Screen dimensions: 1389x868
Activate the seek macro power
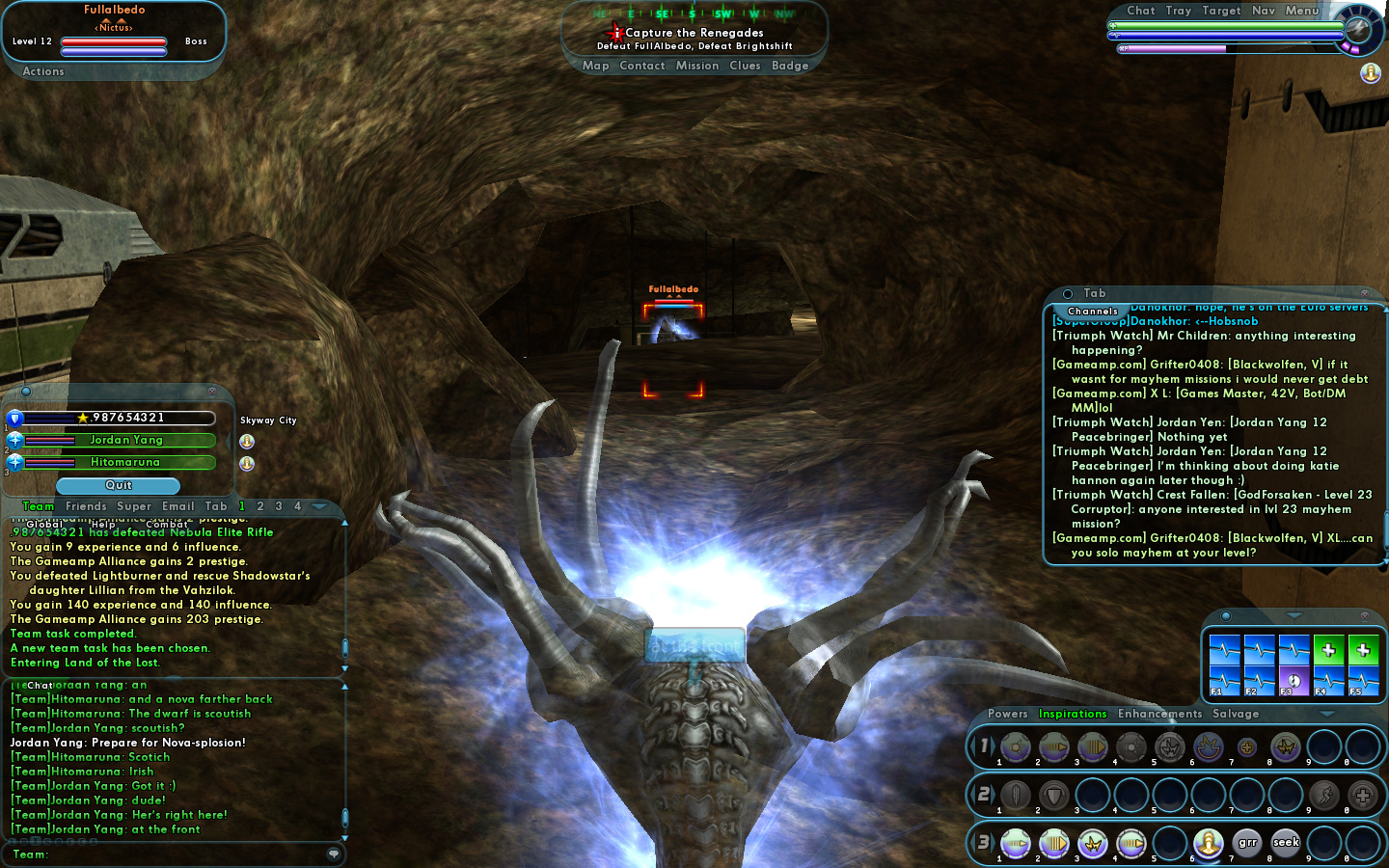(1285, 843)
